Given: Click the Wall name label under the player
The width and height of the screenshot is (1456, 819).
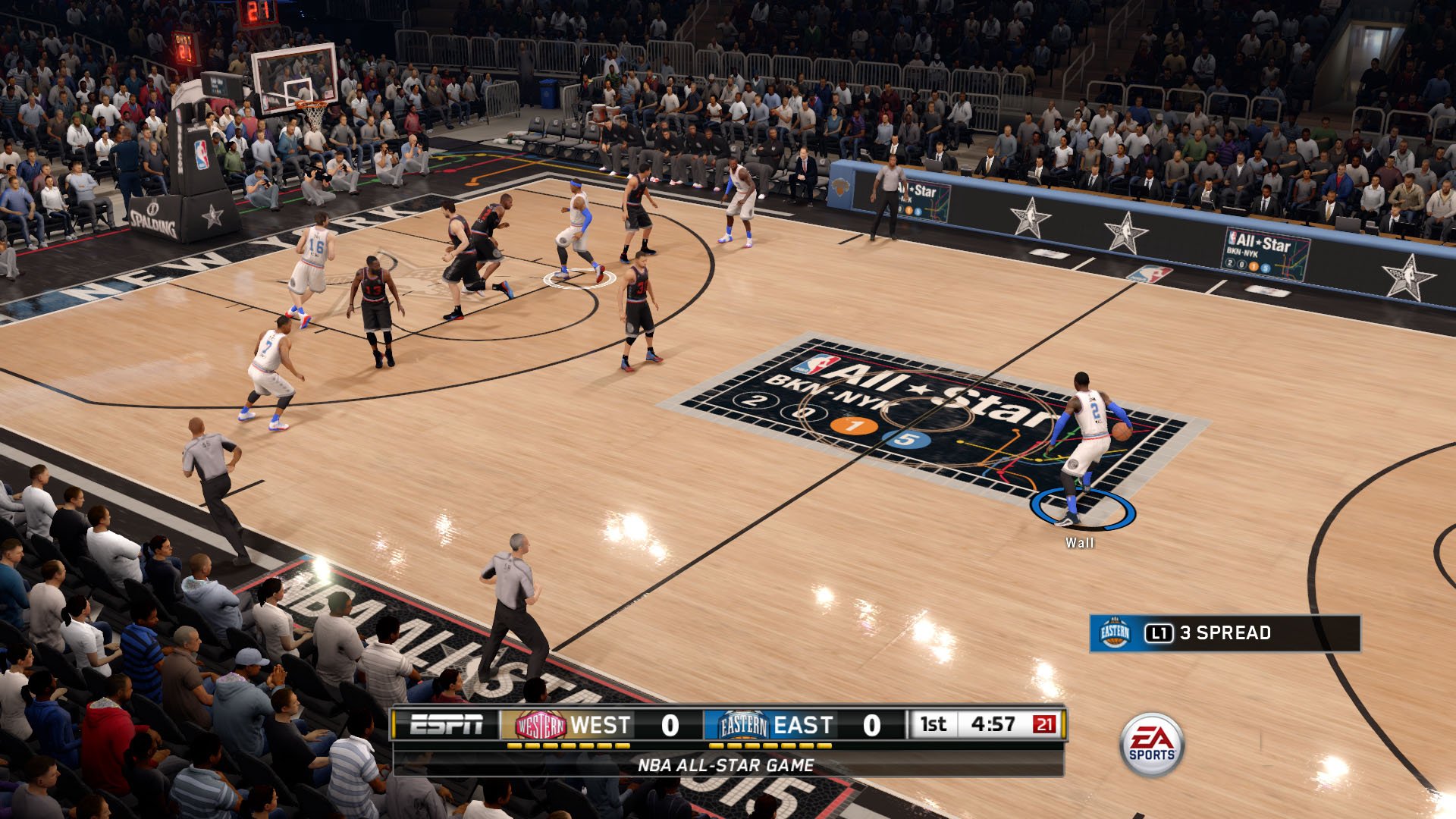Looking at the screenshot, I should click(1079, 543).
